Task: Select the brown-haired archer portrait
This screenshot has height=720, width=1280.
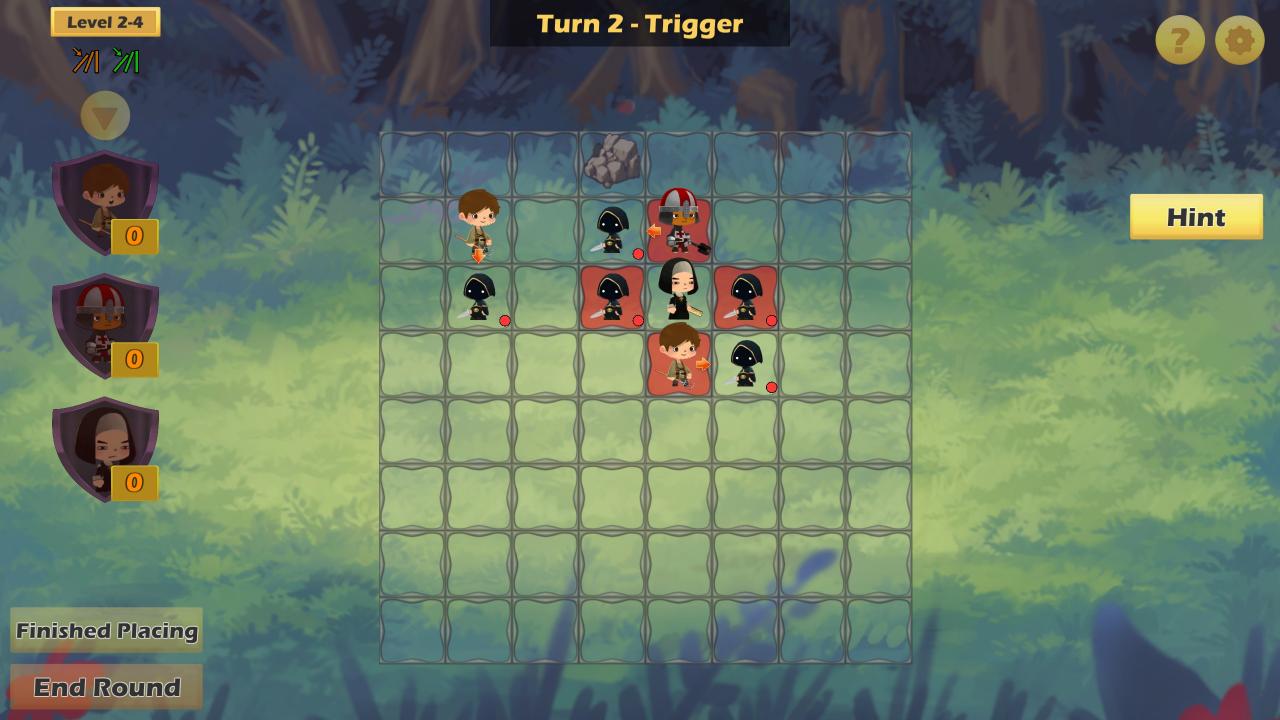Action: coord(104,202)
